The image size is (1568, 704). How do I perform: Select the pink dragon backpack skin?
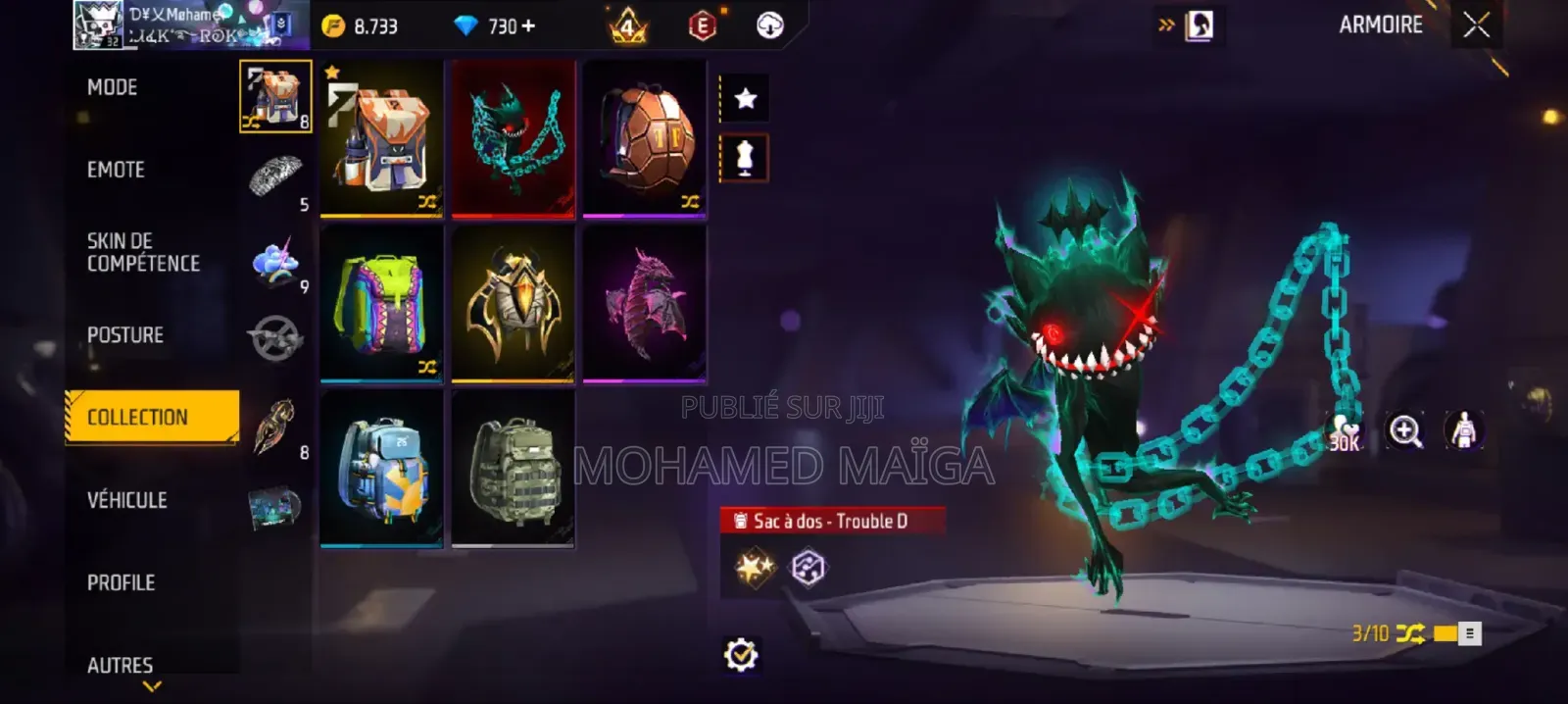(645, 302)
